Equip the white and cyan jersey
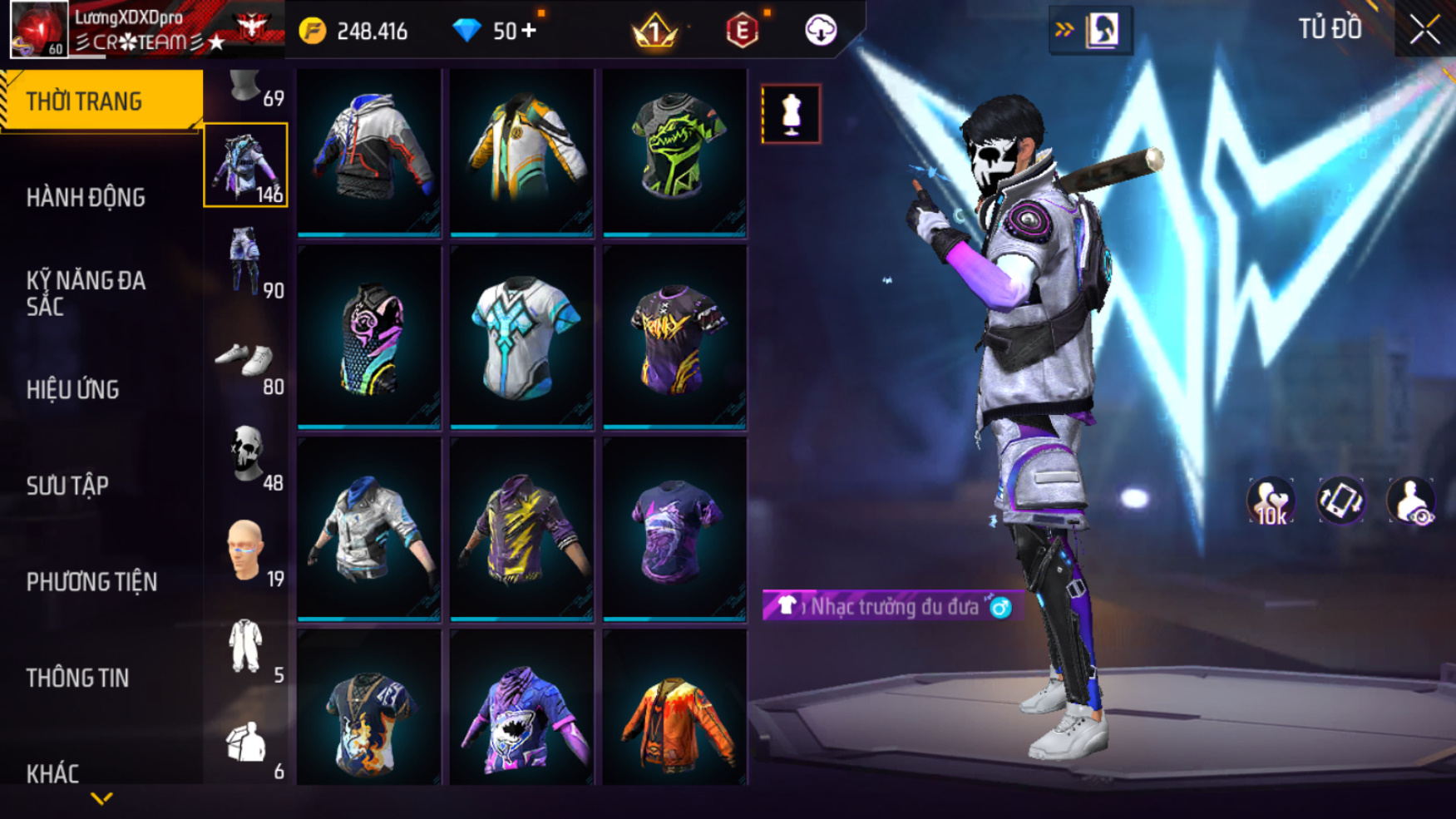This screenshot has height=819, width=1456. click(521, 337)
